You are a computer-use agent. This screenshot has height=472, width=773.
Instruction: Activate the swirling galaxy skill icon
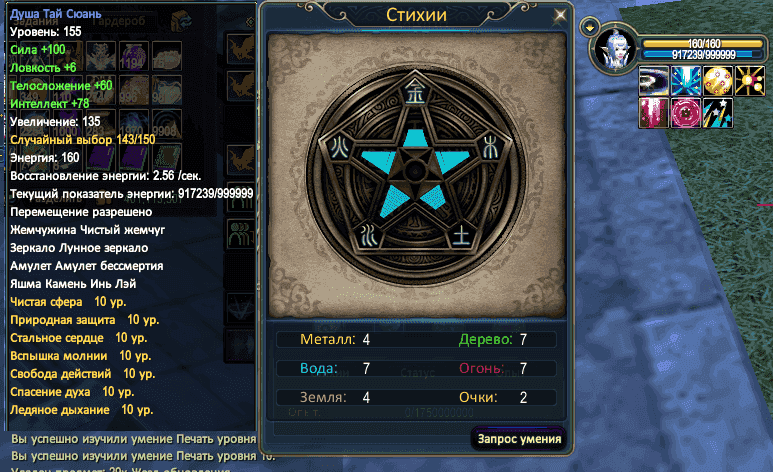pos(653,80)
